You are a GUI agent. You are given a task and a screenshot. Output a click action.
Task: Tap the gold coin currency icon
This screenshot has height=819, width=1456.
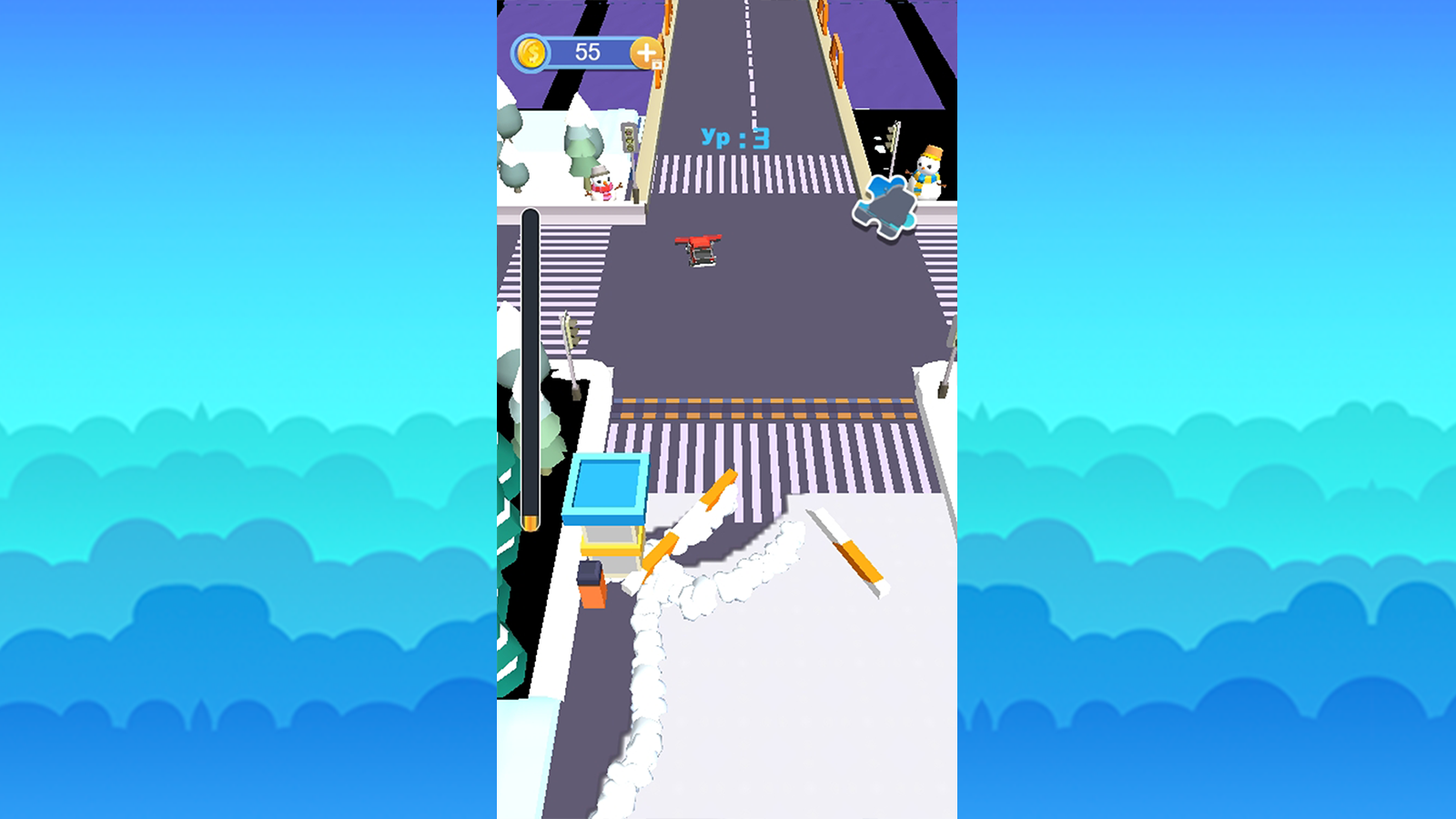pos(531,53)
